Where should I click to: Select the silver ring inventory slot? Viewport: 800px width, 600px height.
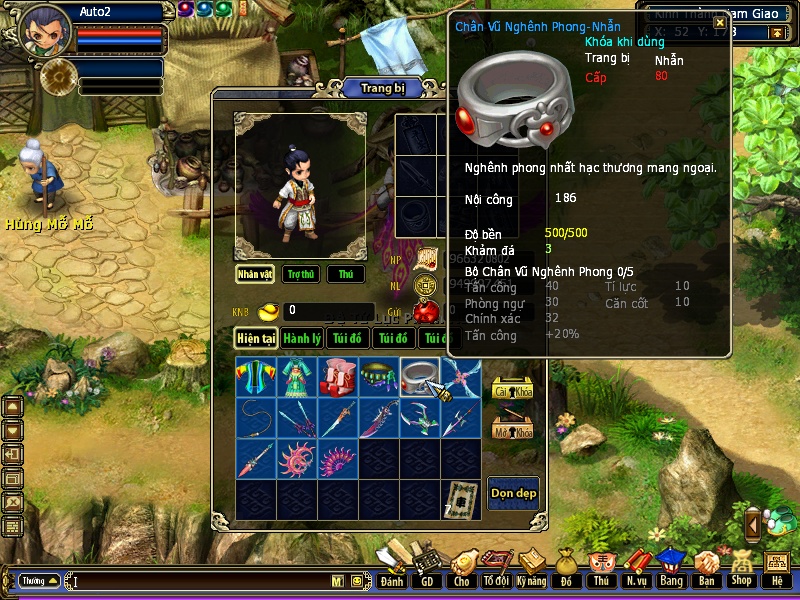click(419, 376)
